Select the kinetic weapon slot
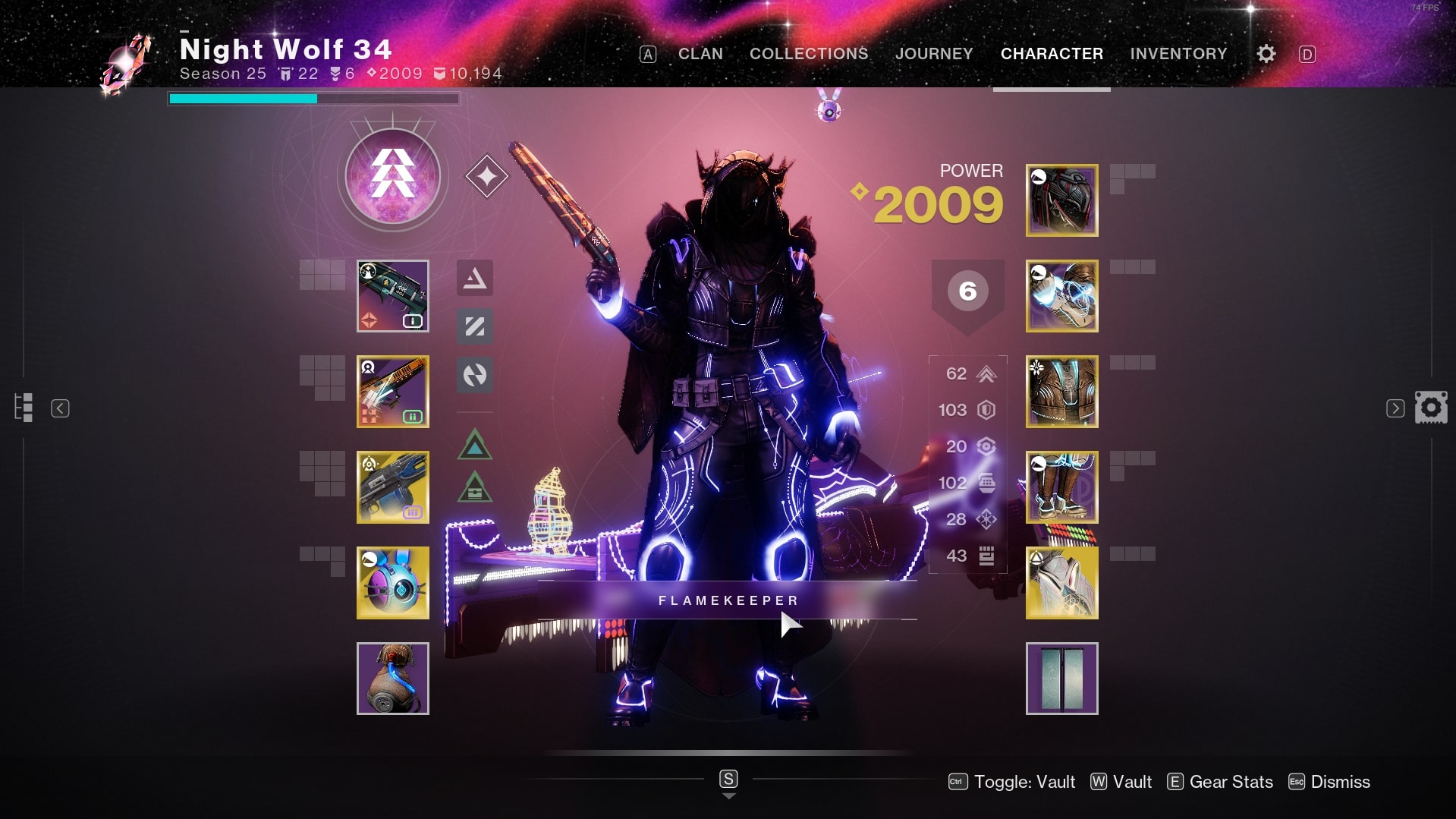Screen dimensions: 1456x819 (392, 296)
